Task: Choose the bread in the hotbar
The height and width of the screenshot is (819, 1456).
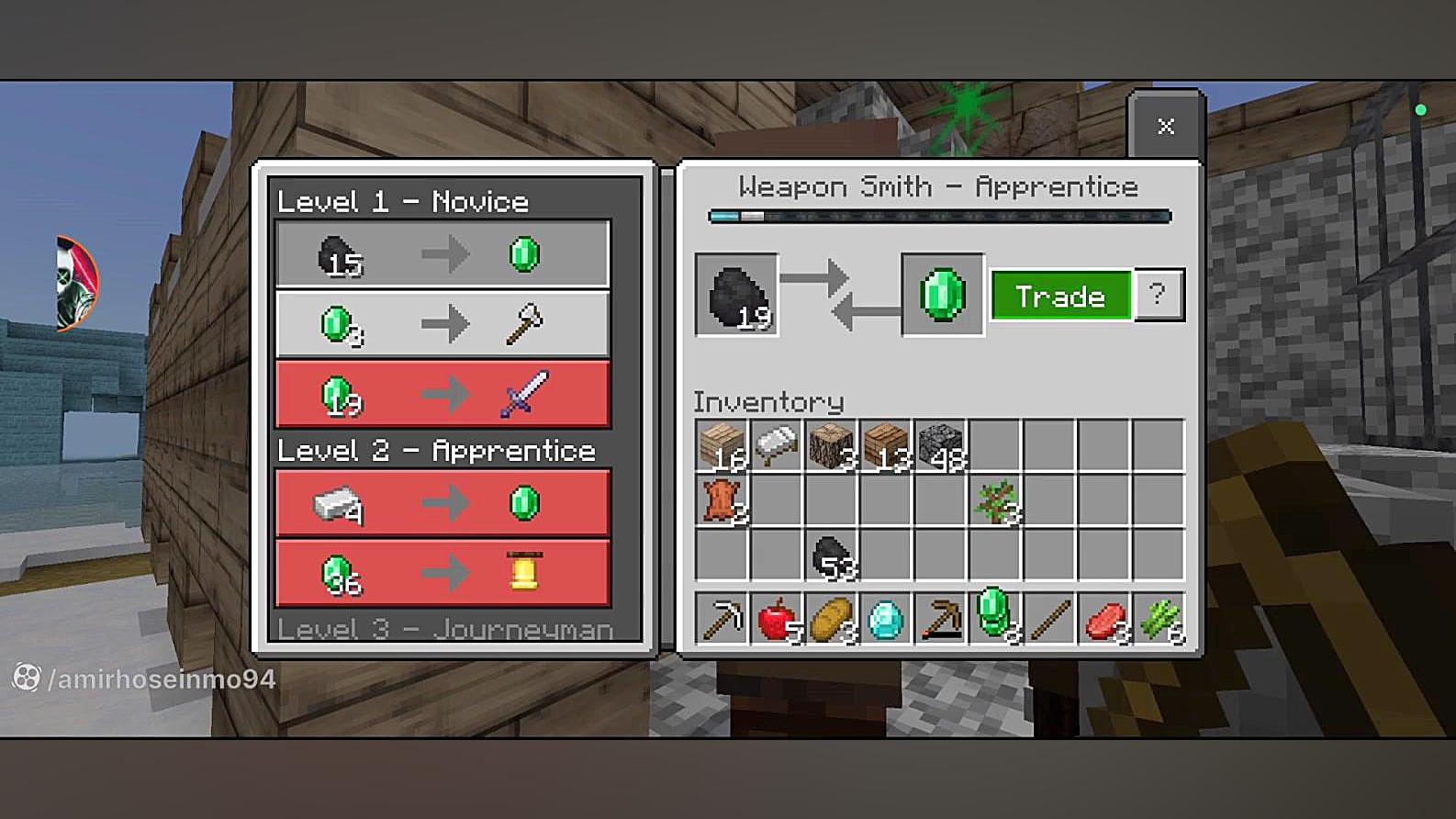Action: pos(832,620)
